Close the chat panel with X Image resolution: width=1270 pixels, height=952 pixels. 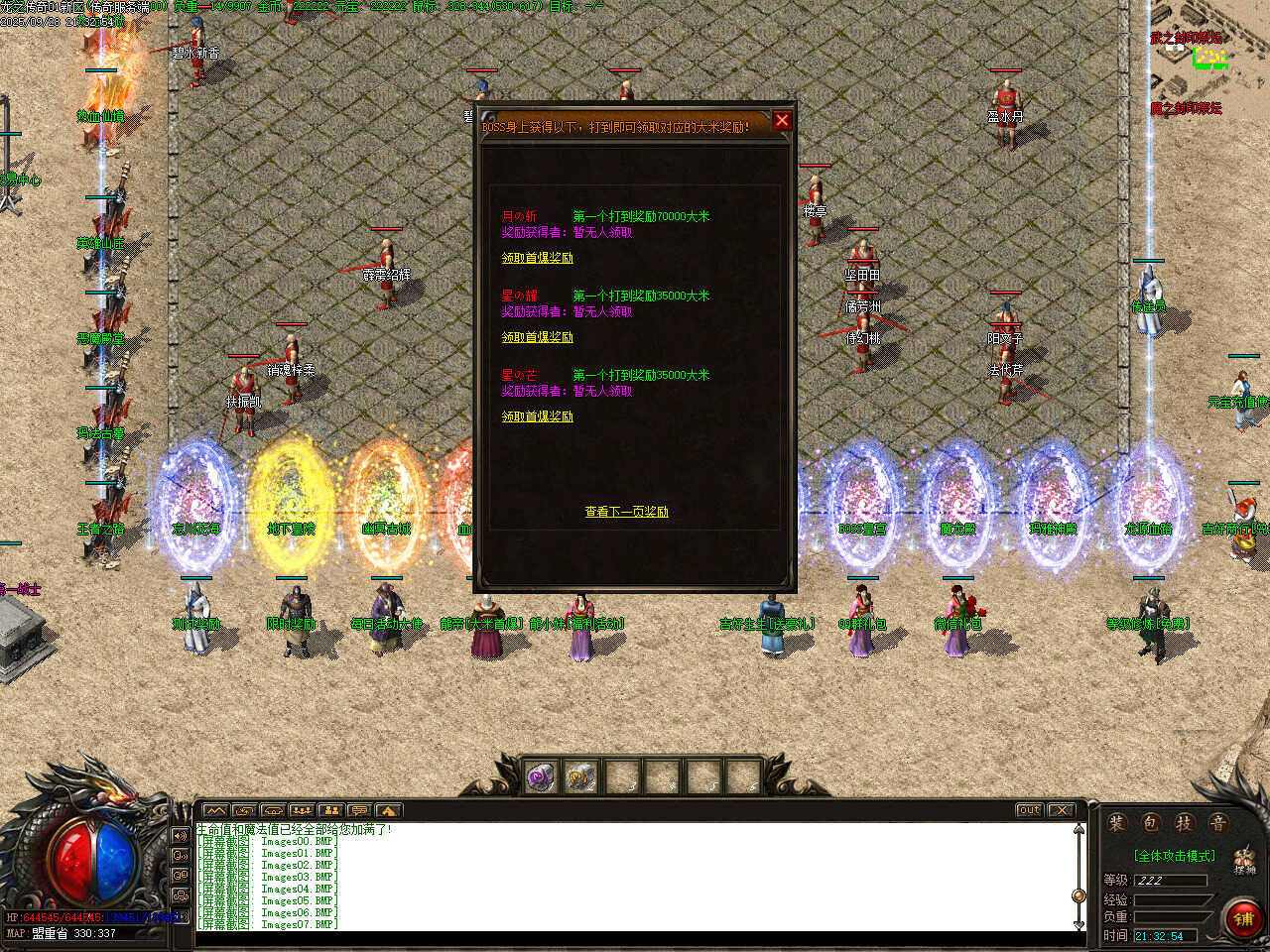coord(1062,810)
